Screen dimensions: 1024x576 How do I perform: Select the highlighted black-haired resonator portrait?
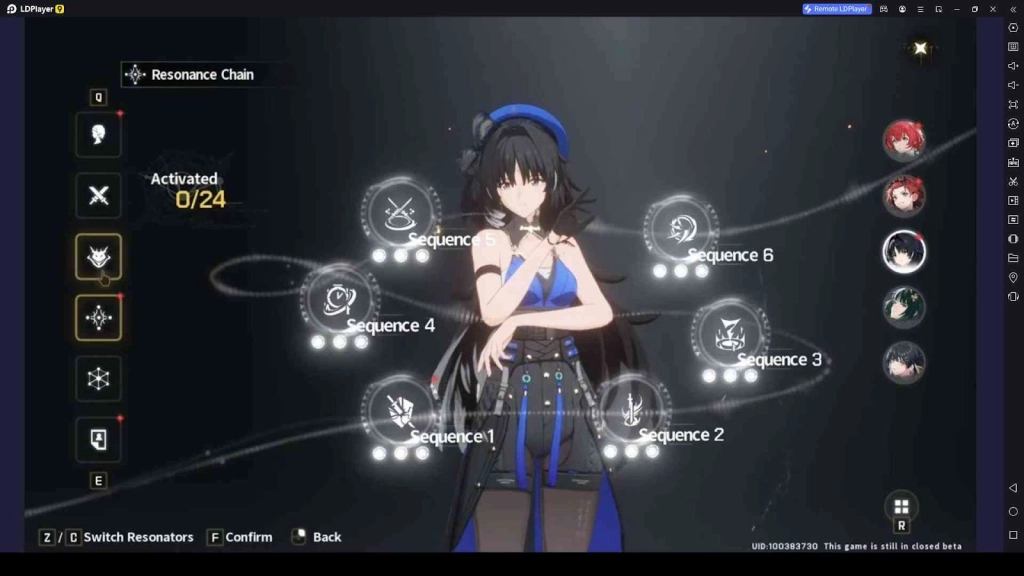(x=903, y=251)
